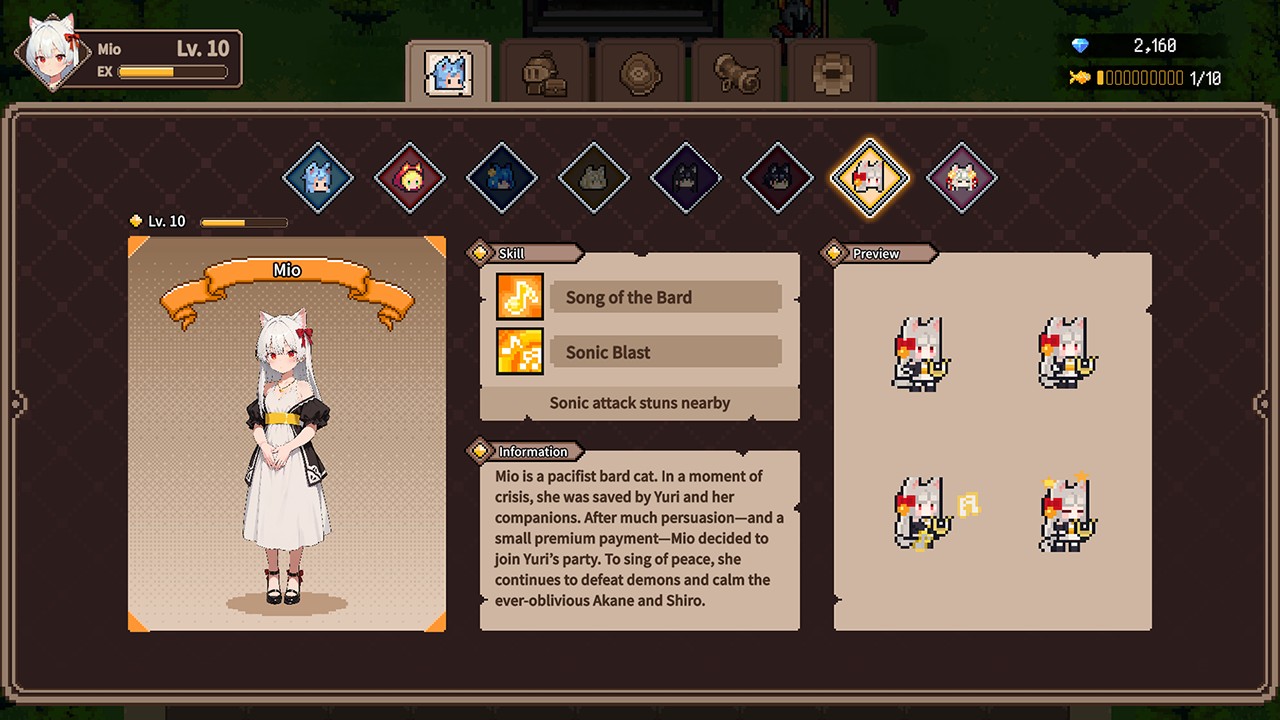Select the Song of the Bard skill icon
1280x720 pixels.
tap(519, 296)
